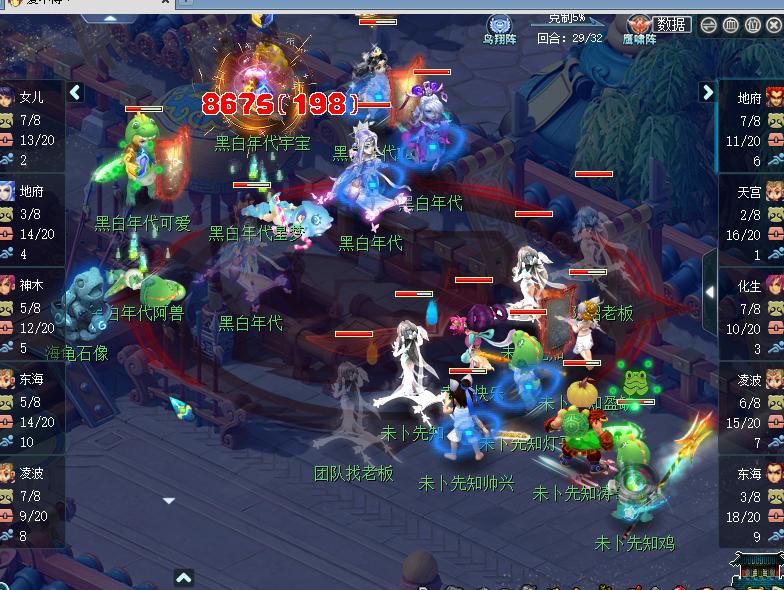The image size is (784, 590).
Task: Collapse the right team panel arrow
Action: (708, 93)
